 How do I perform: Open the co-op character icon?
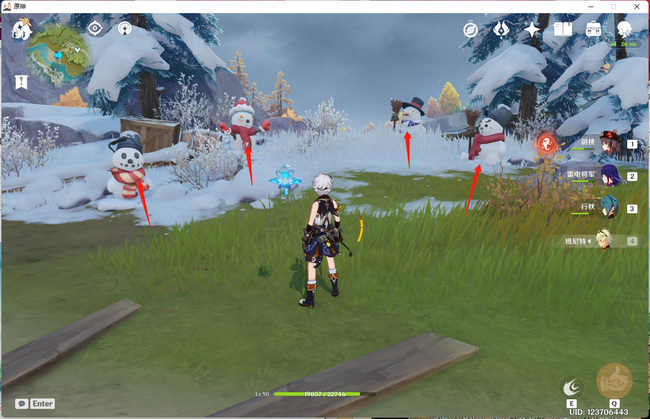pos(624,30)
